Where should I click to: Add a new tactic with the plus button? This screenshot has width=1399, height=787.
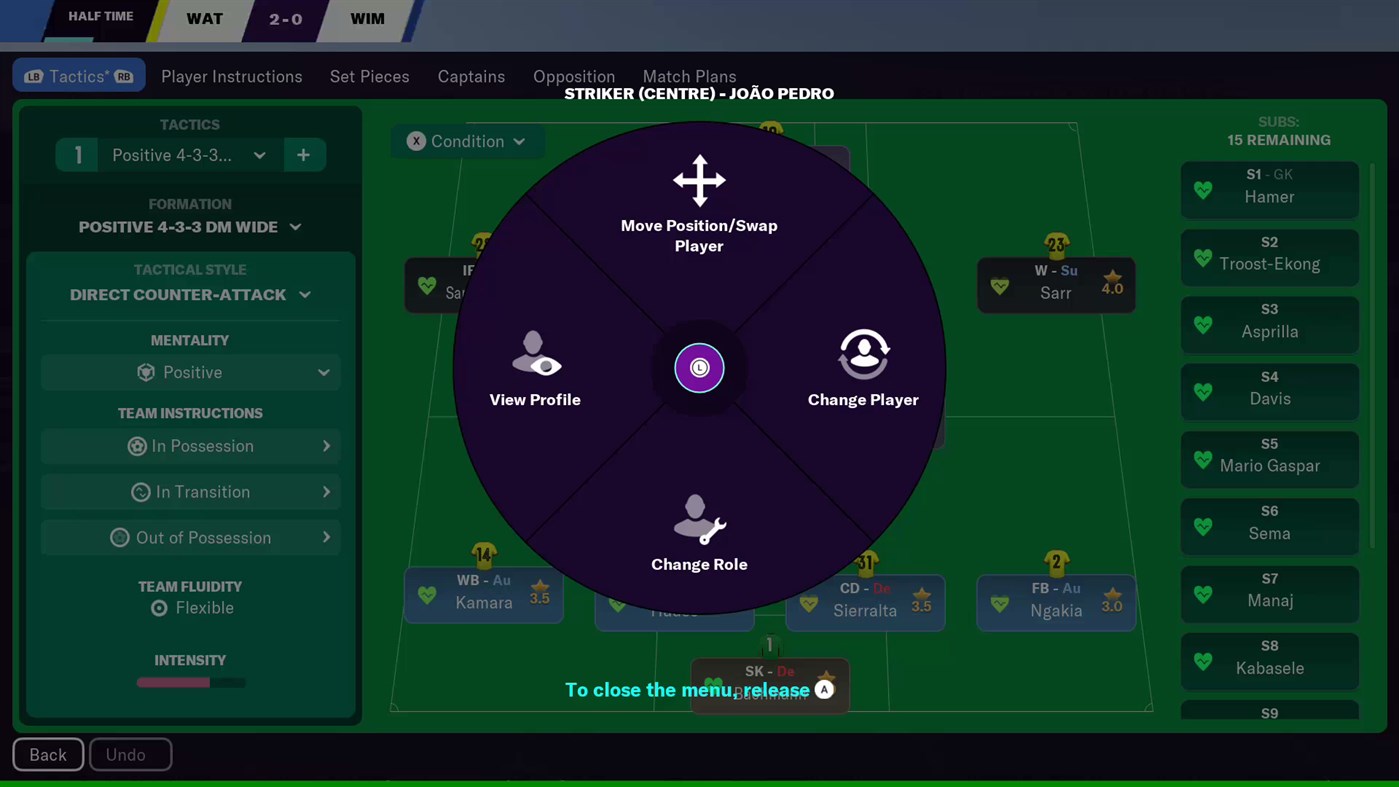click(303, 155)
